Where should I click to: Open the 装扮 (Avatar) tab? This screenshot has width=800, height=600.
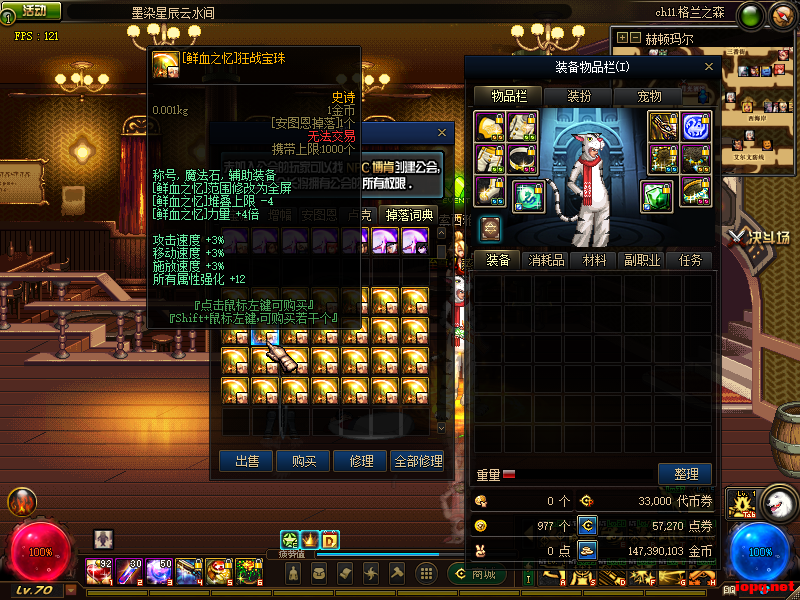pyautogui.click(x=579, y=96)
